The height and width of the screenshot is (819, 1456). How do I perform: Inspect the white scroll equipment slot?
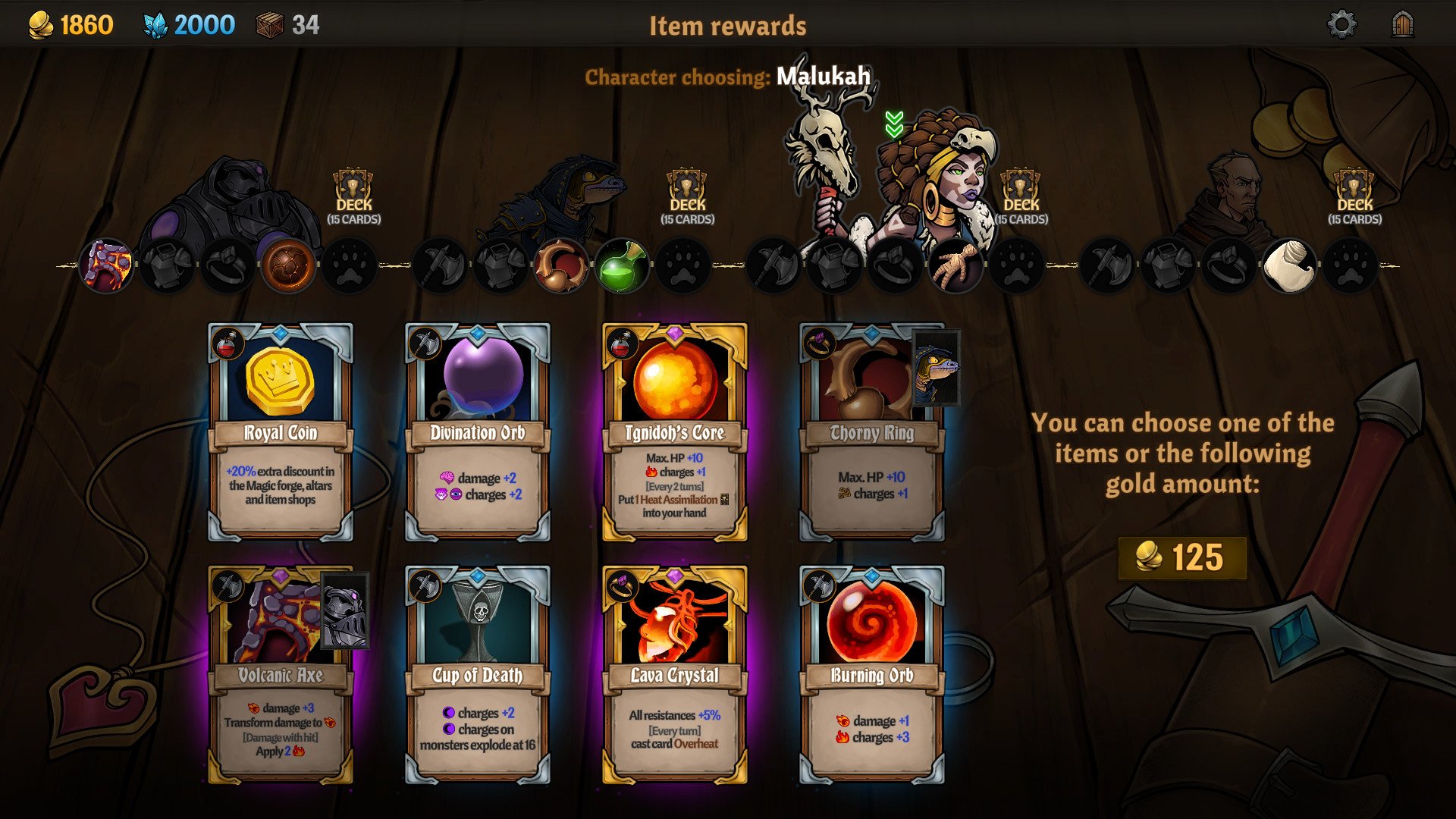tap(1288, 266)
